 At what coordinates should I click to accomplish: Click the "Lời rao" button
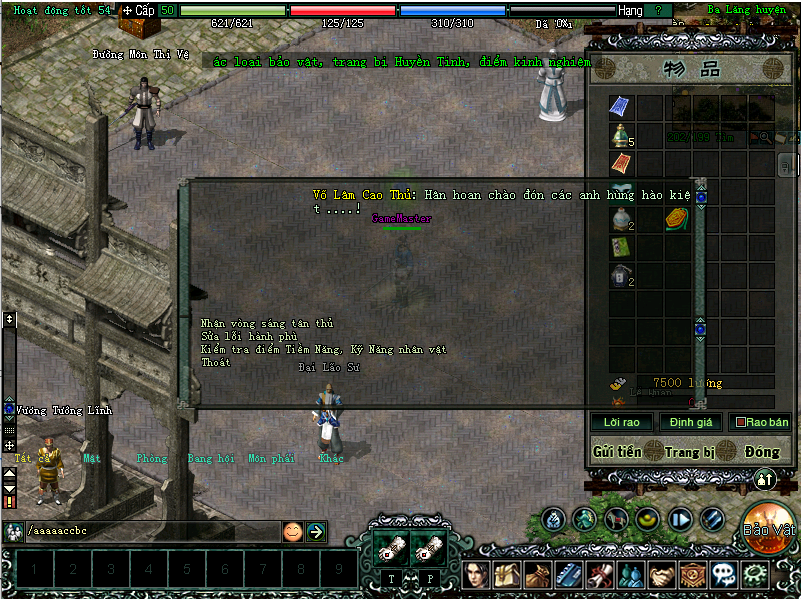click(x=622, y=422)
